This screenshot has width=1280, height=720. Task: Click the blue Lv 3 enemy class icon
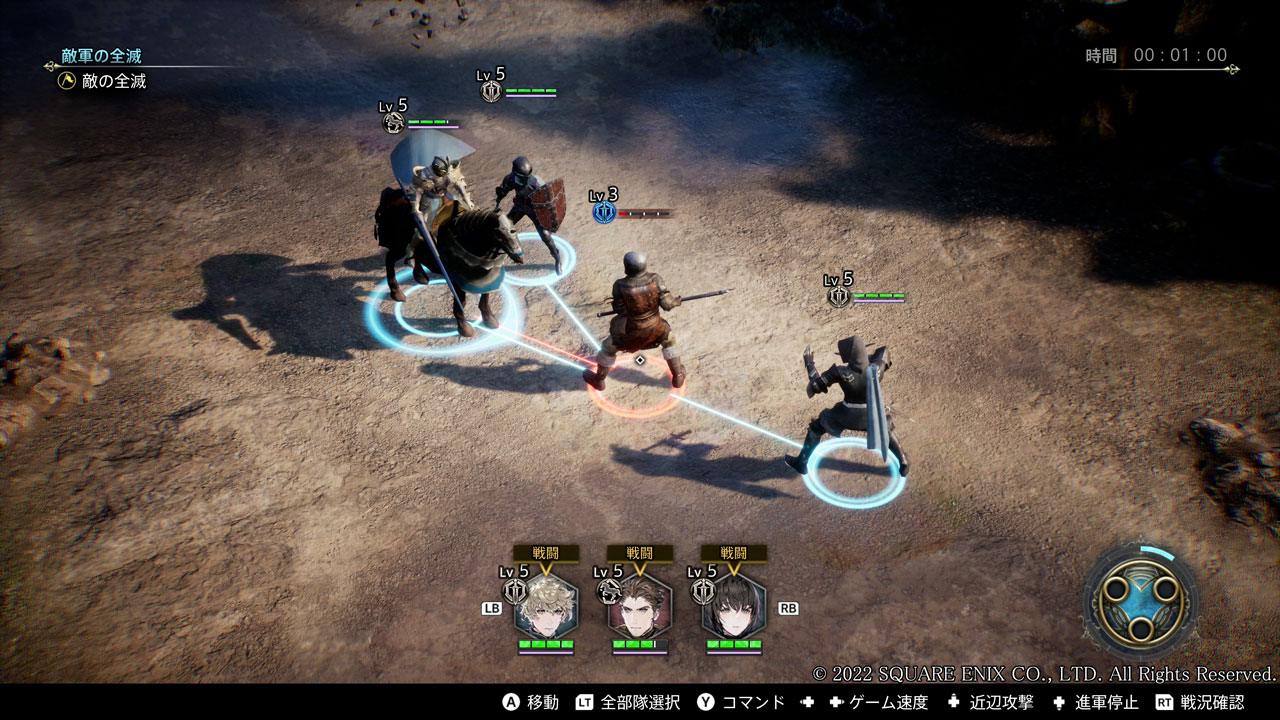603,212
